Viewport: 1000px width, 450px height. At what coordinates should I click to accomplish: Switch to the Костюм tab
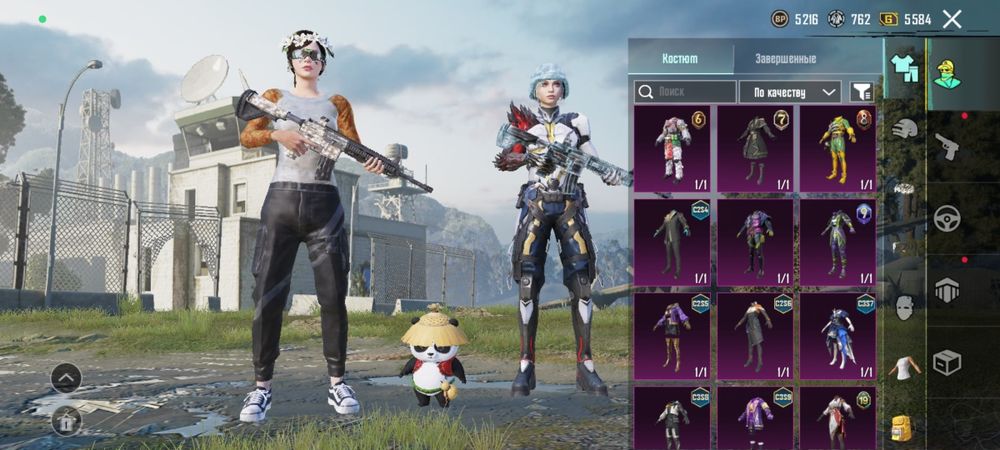(680, 60)
